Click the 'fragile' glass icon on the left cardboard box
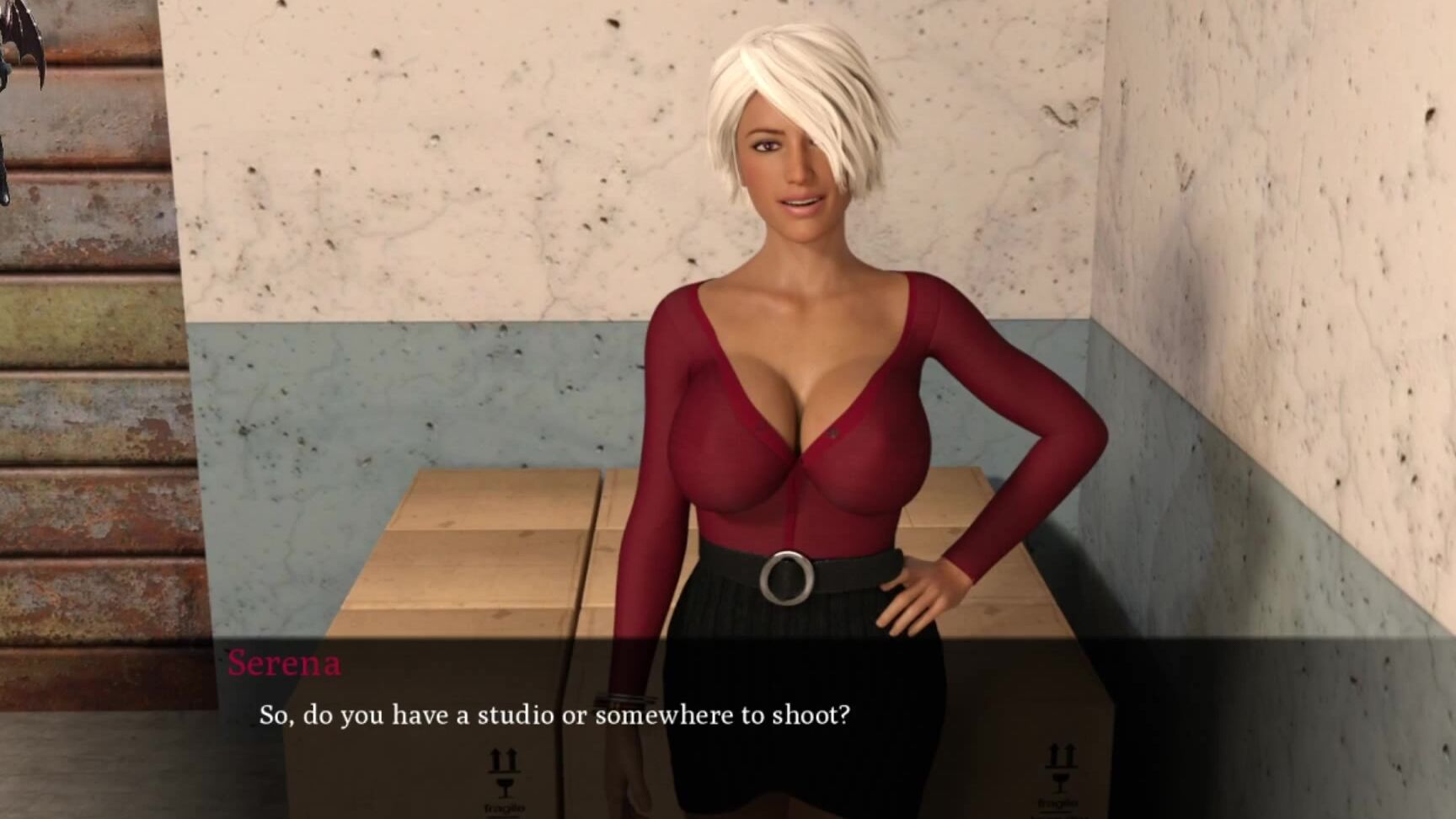This screenshot has width=1456, height=819. coord(503,790)
